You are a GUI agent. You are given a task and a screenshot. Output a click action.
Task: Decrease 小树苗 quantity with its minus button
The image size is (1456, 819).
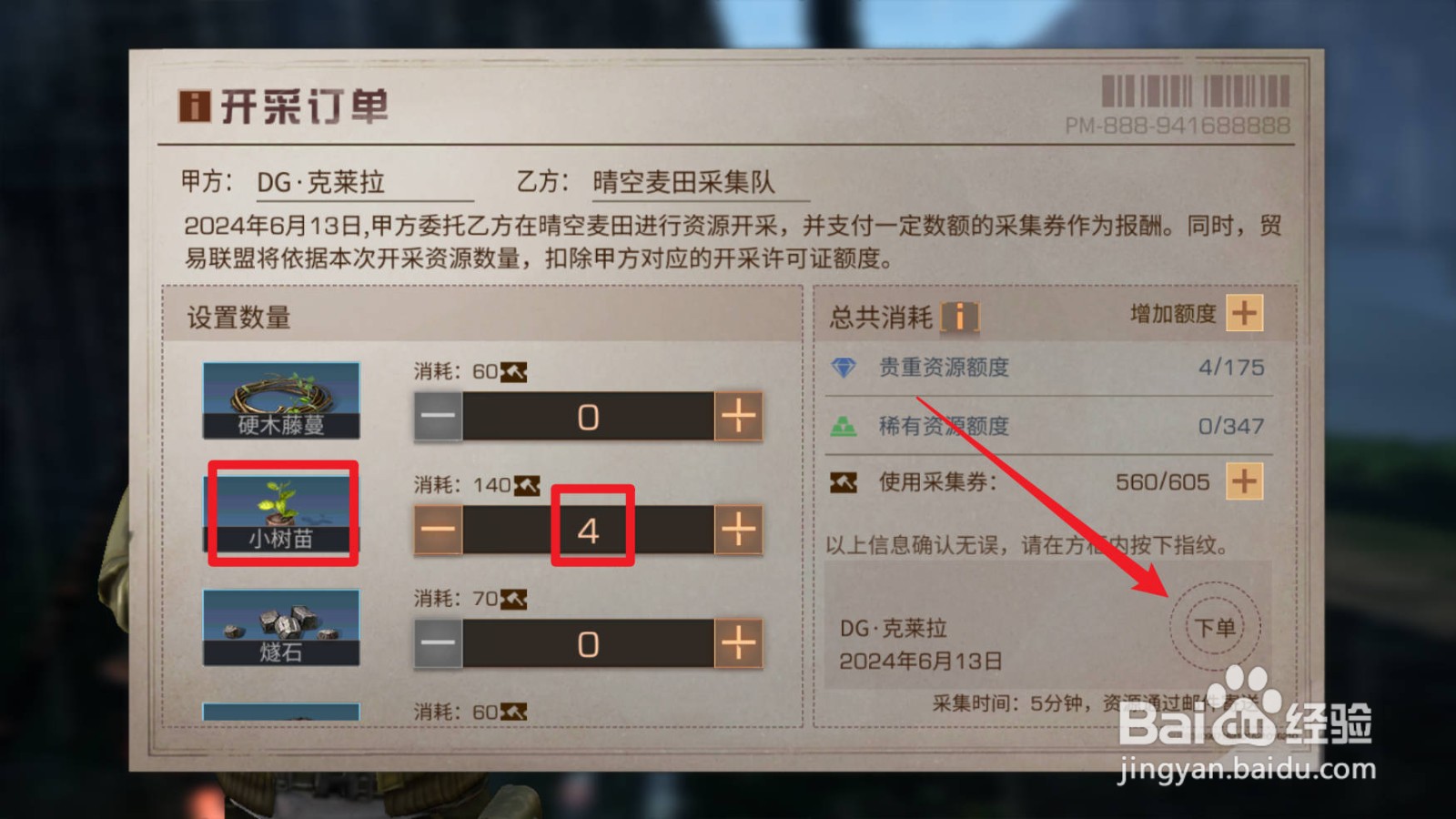coord(440,530)
